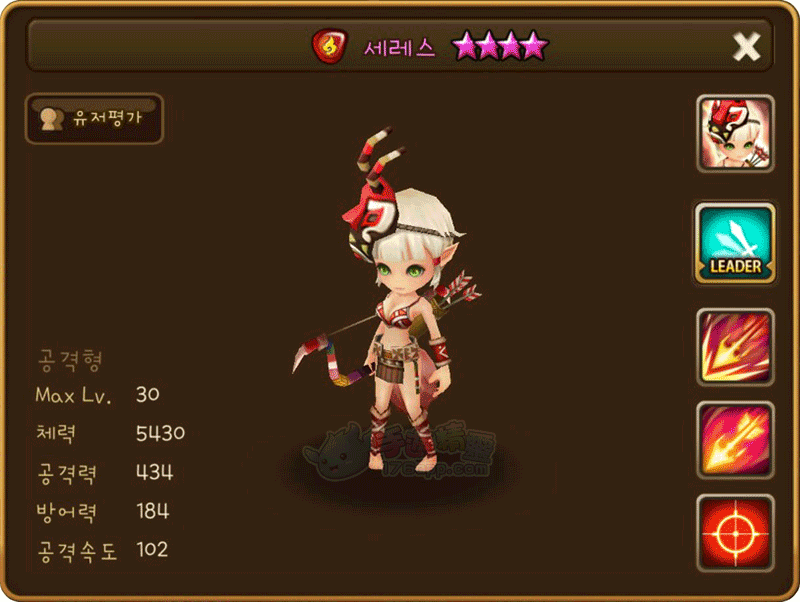
Task: Open the 유저평가 user review button
Action: click(94, 118)
